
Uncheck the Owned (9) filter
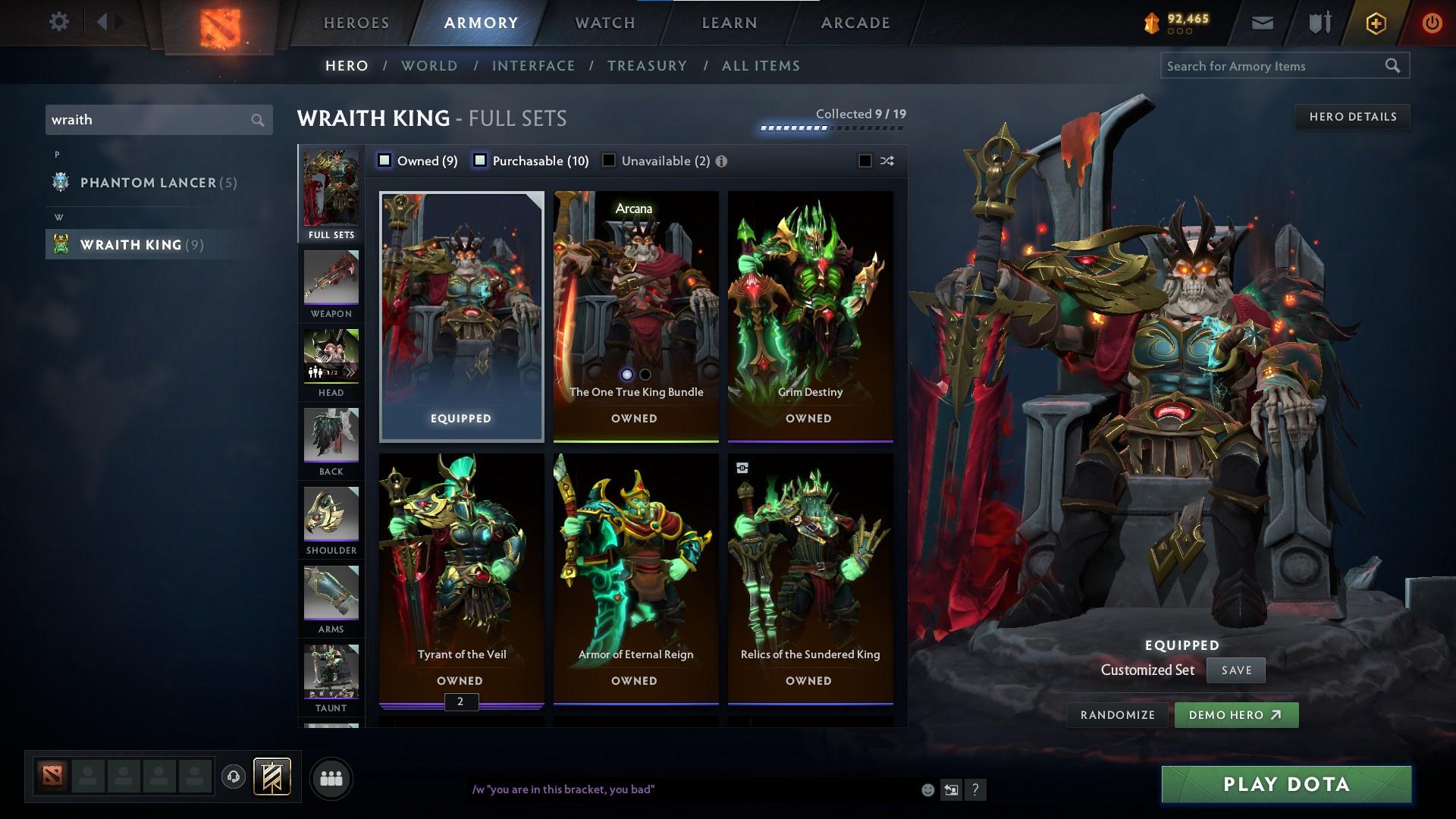click(x=384, y=161)
